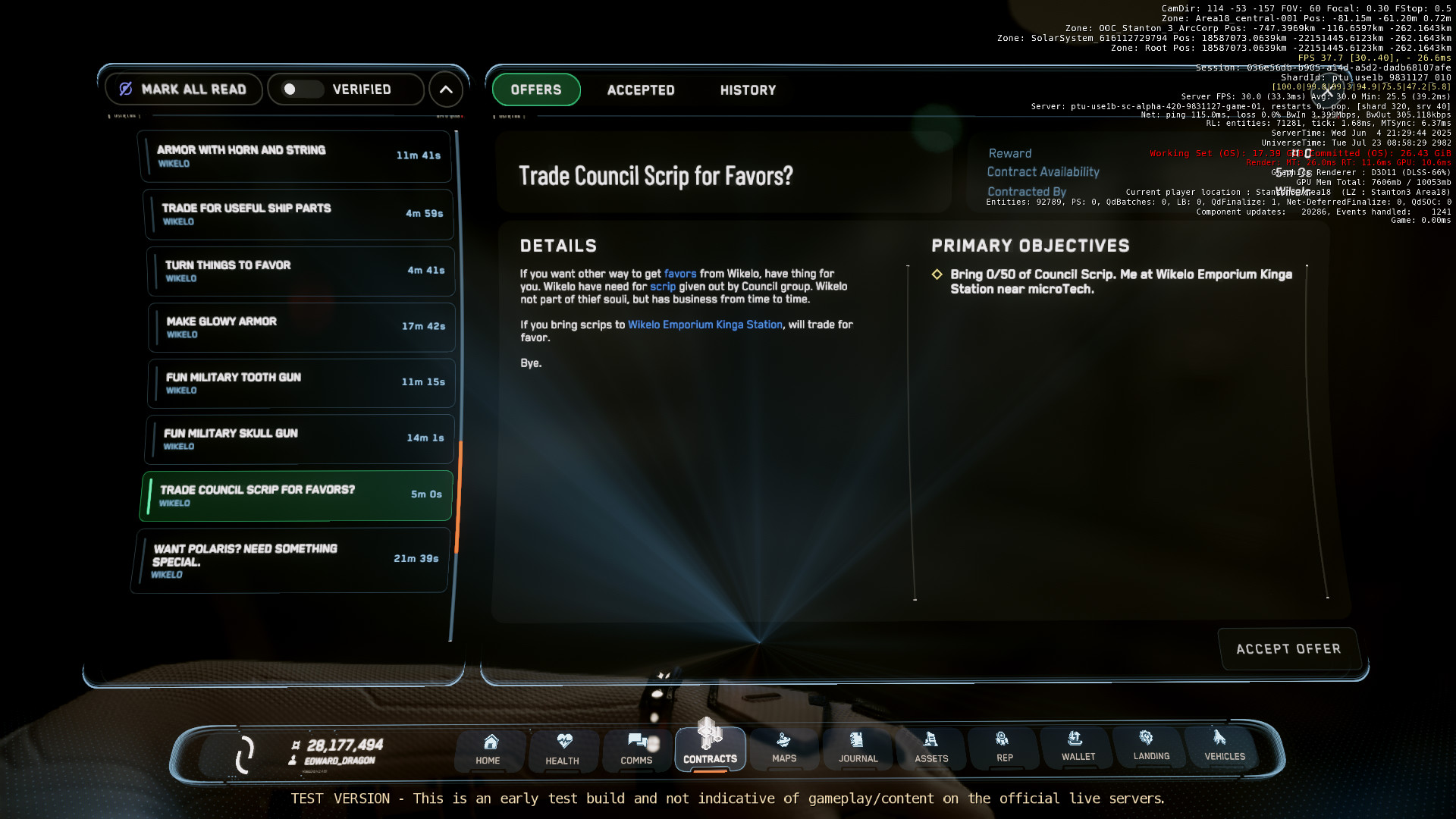
Task: Expand the Want Polaris? Need Something Special contract
Action: [290, 560]
